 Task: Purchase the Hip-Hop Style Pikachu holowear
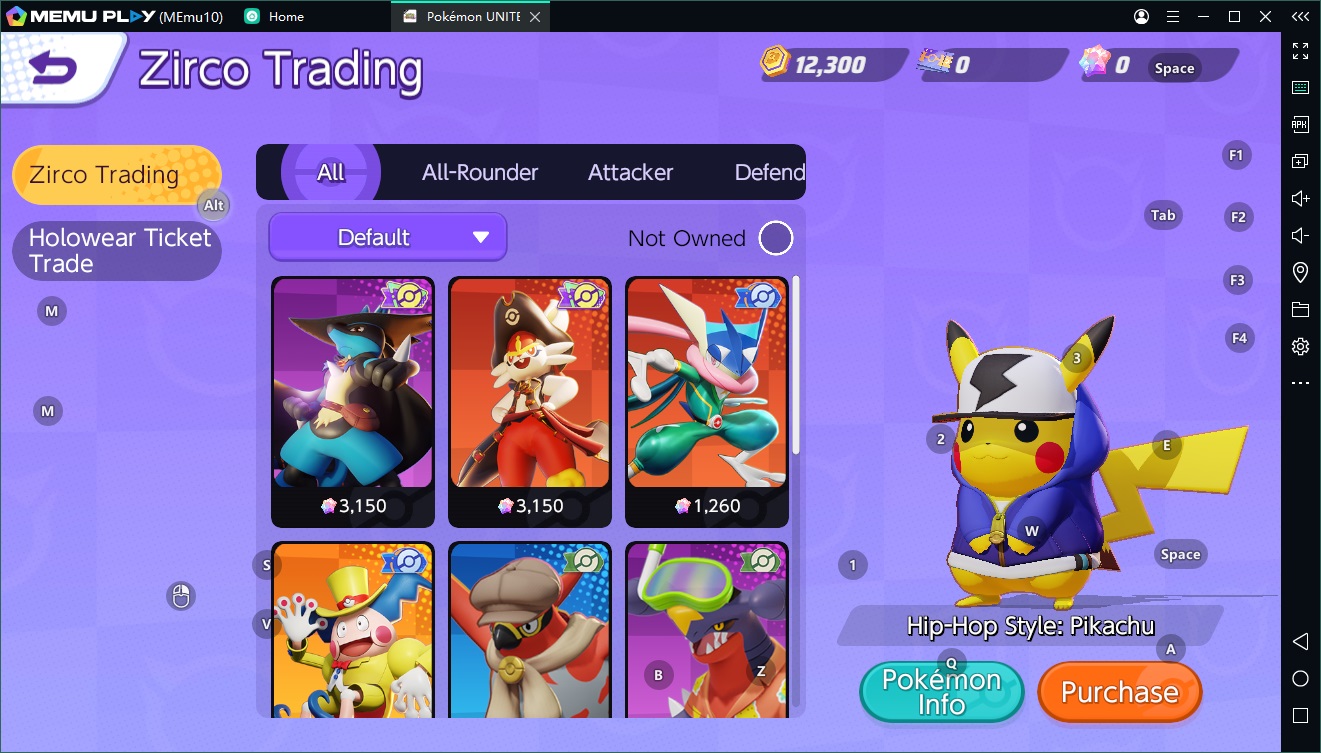click(x=1119, y=692)
